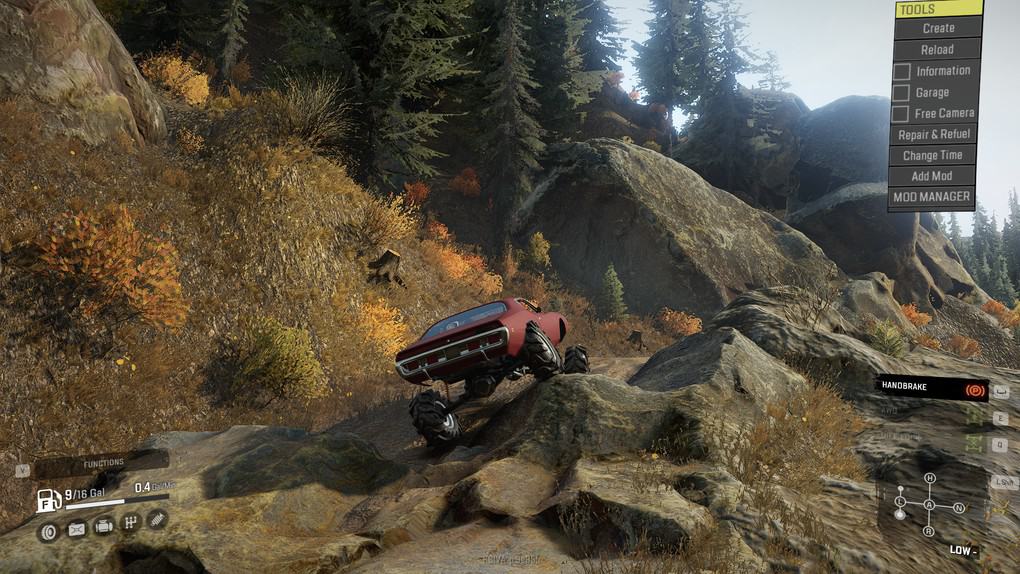This screenshot has height=574, width=1020.
Task: Tick the Information checkbox
Action: coord(901,71)
